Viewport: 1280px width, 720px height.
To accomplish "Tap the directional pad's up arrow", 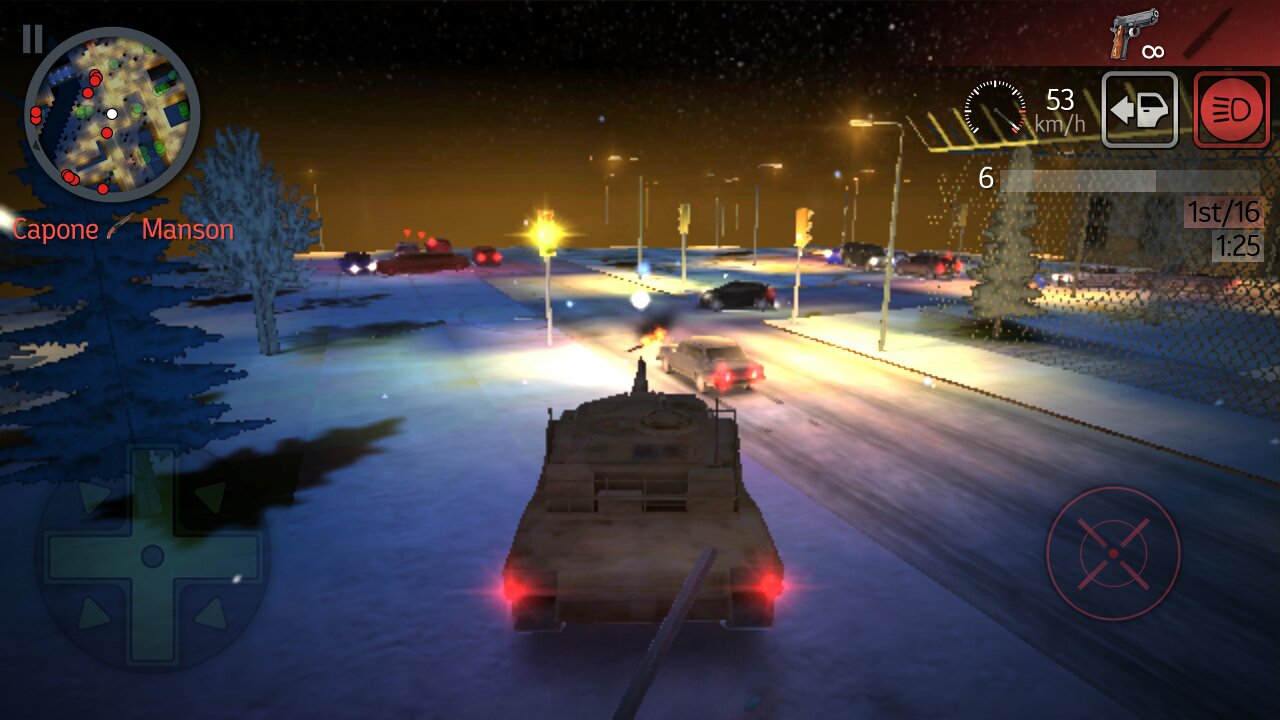I will [152, 485].
